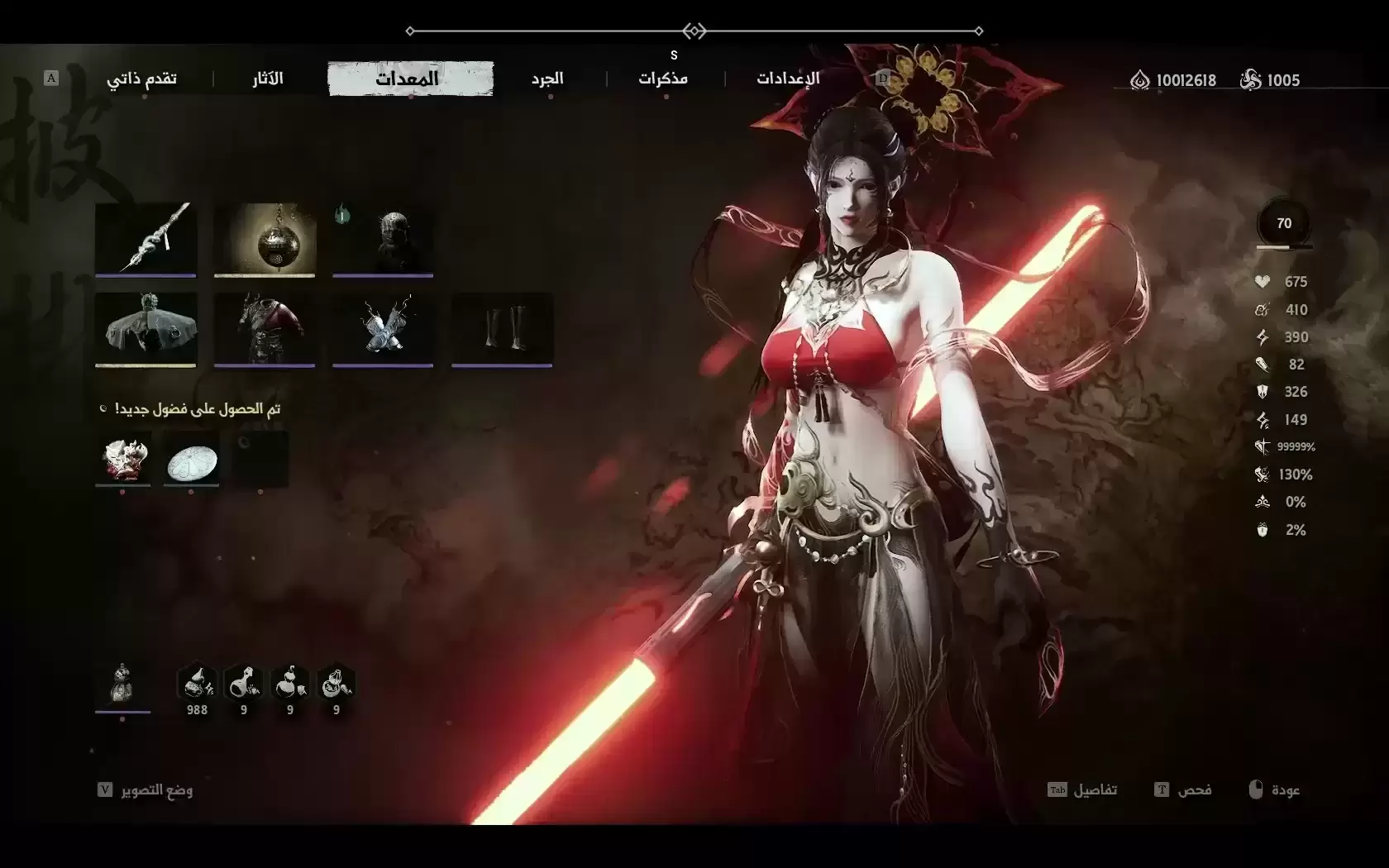This screenshot has width=1389, height=868.
Task: Select the headgear mask slot
Action: 383,238
